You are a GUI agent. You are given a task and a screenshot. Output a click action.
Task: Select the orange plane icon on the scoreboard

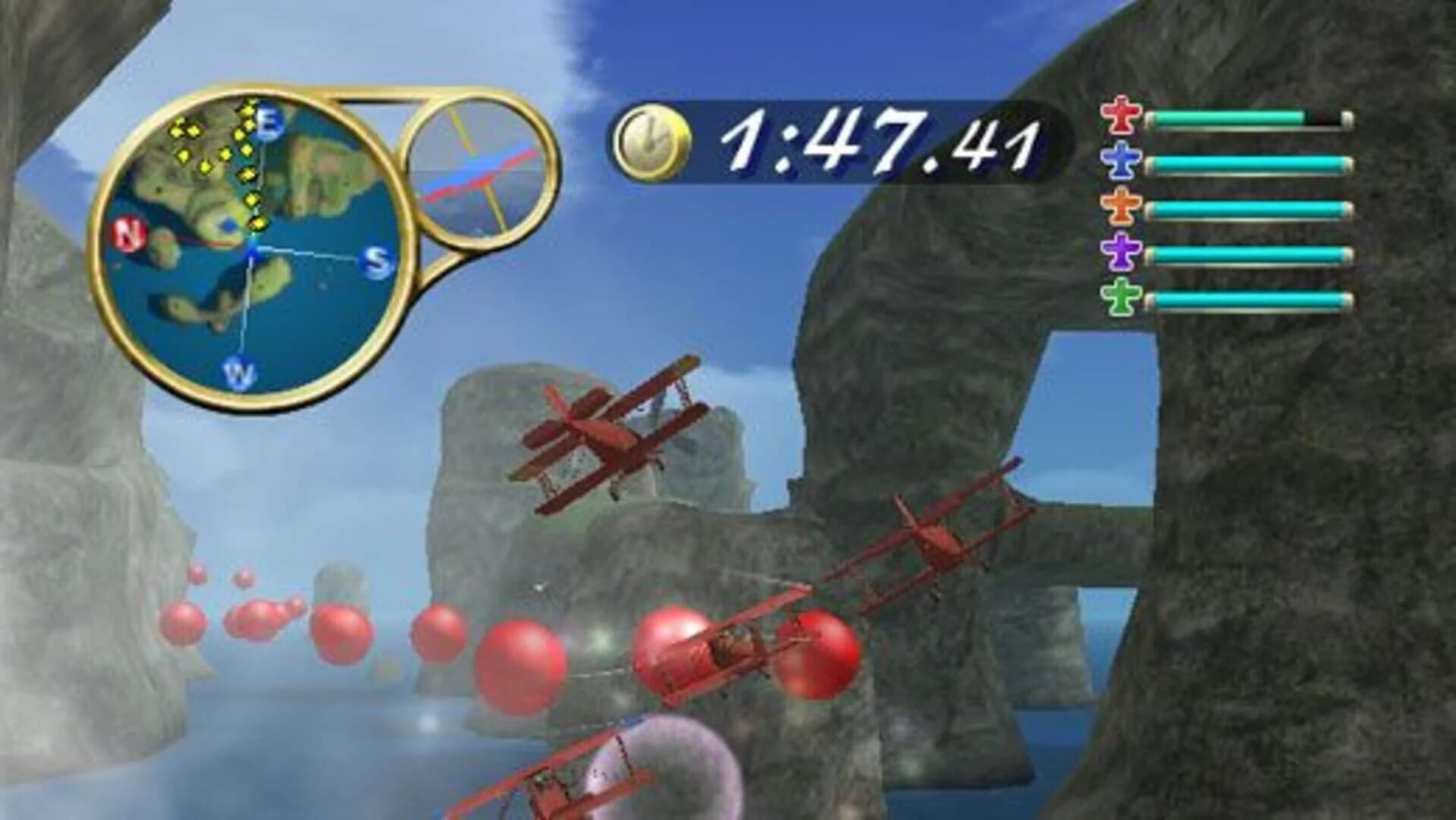pos(1122,205)
